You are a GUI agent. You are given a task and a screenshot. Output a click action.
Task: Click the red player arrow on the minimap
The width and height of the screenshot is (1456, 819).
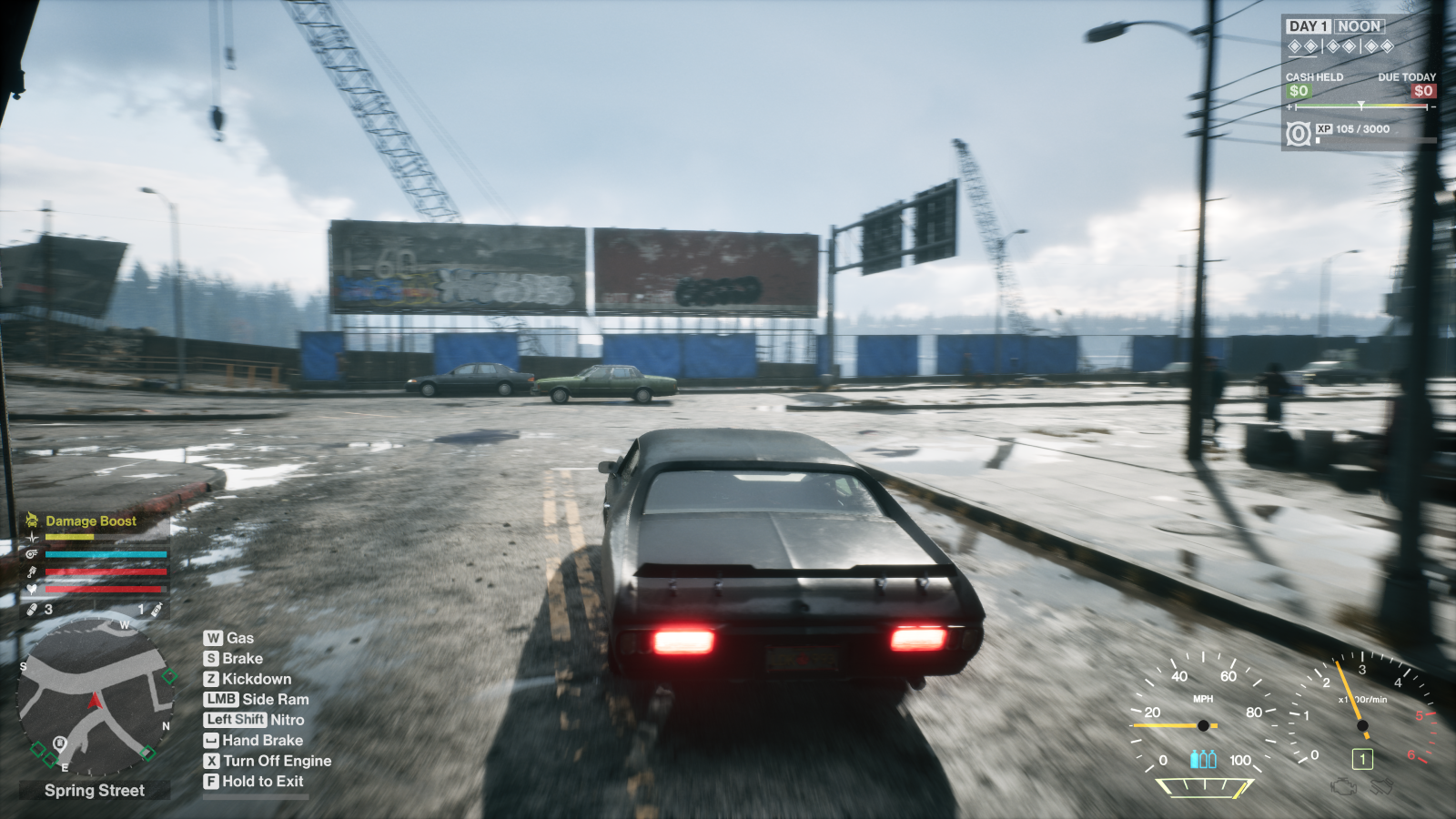(x=95, y=701)
